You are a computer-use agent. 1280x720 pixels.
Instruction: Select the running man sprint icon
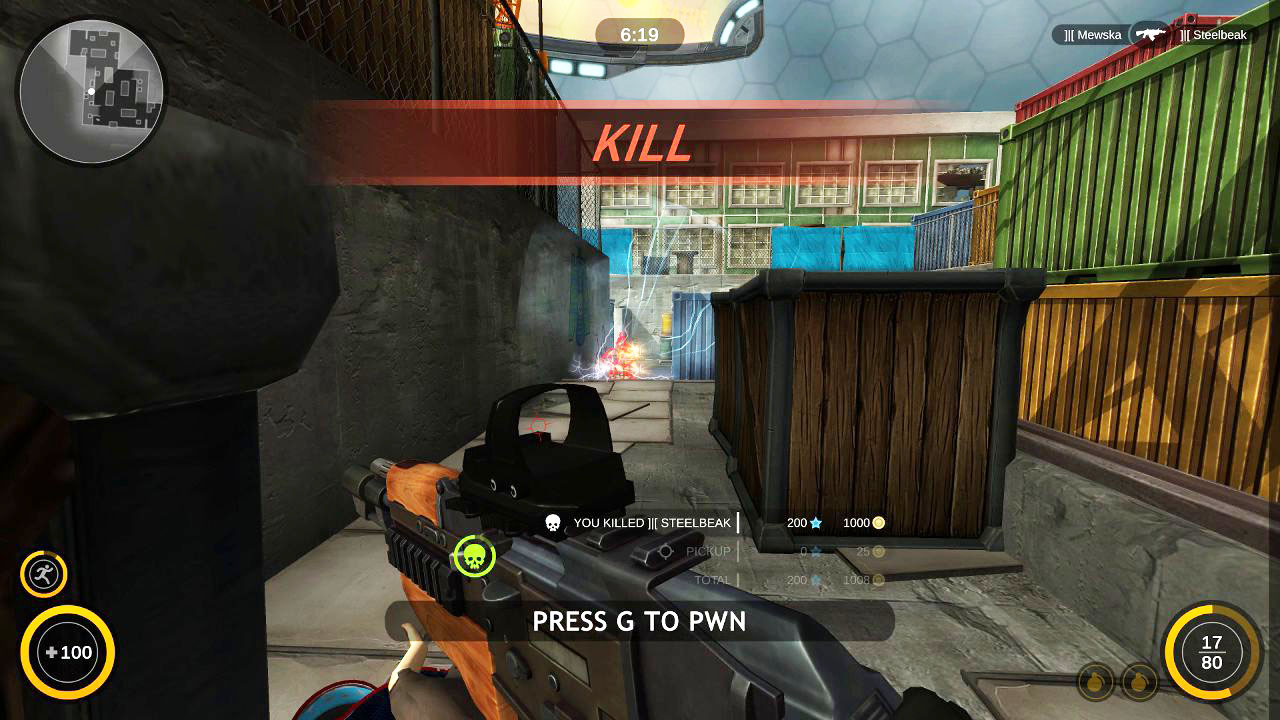[x=44, y=574]
